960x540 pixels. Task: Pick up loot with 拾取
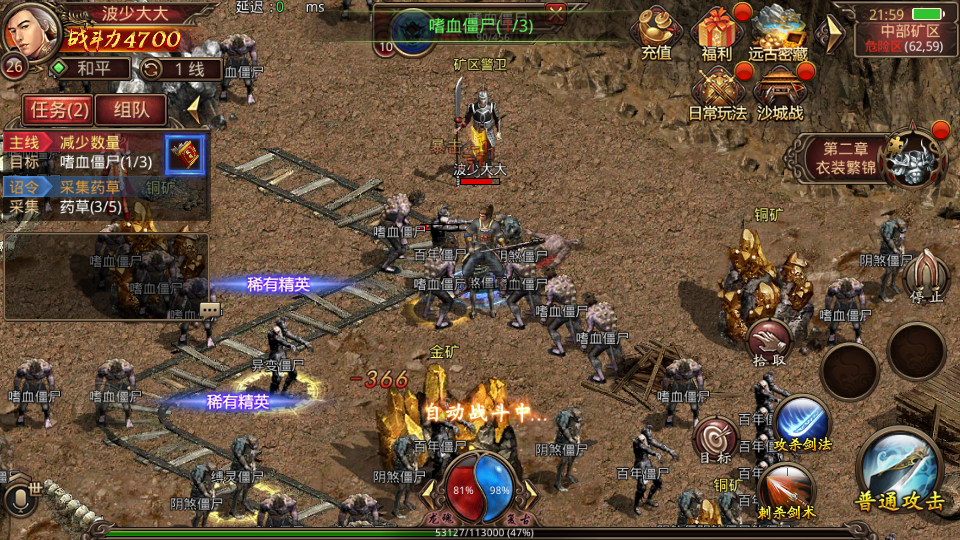(767, 342)
